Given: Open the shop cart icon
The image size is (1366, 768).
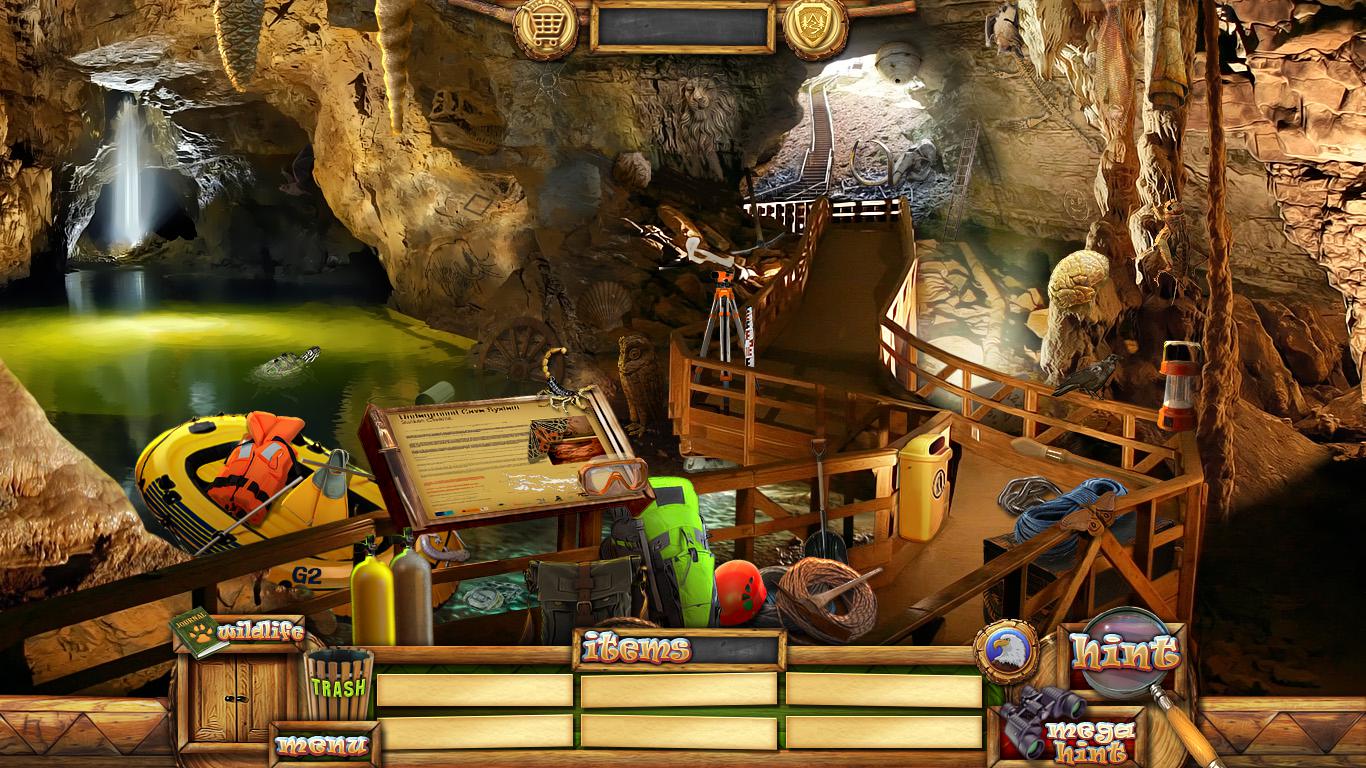Looking at the screenshot, I should [545, 25].
